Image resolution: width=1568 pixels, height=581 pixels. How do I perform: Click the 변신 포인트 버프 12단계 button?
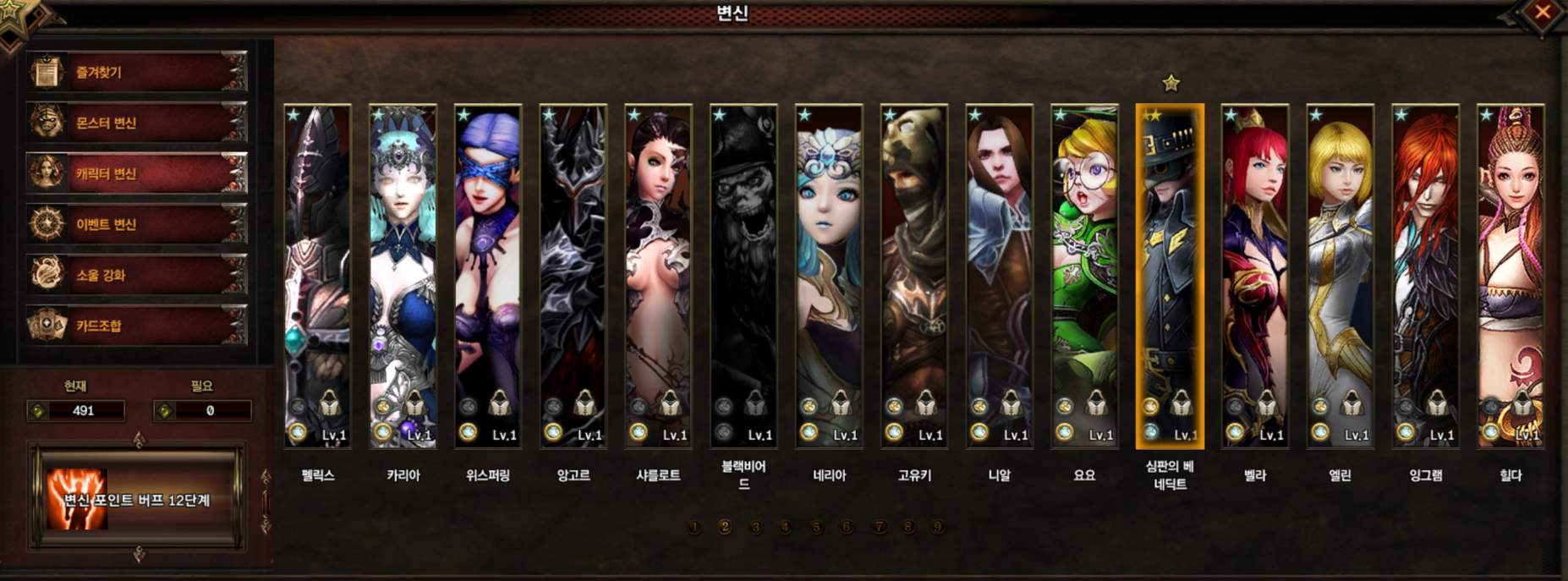point(137,500)
